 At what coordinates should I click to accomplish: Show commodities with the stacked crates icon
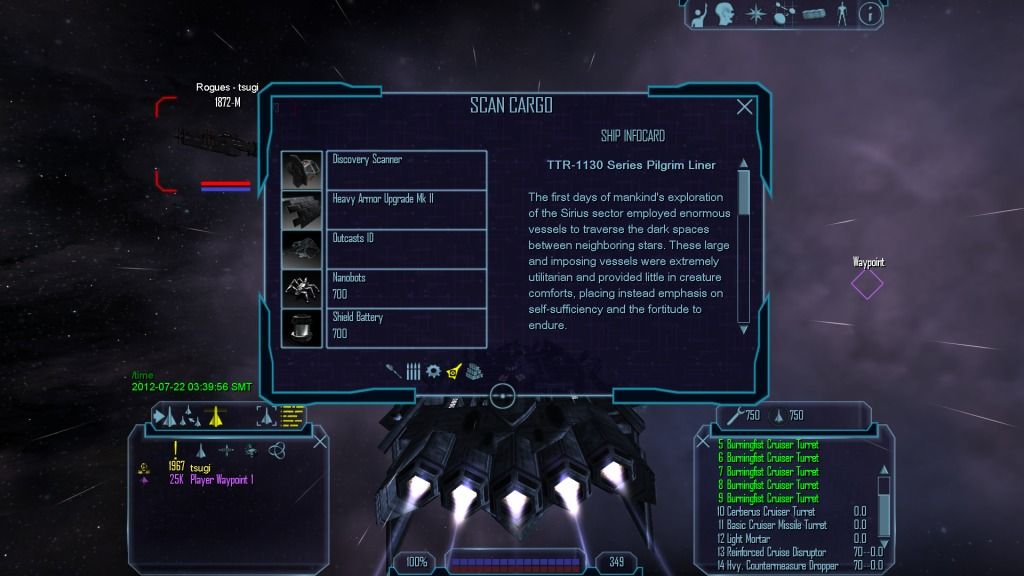(475, 371)
